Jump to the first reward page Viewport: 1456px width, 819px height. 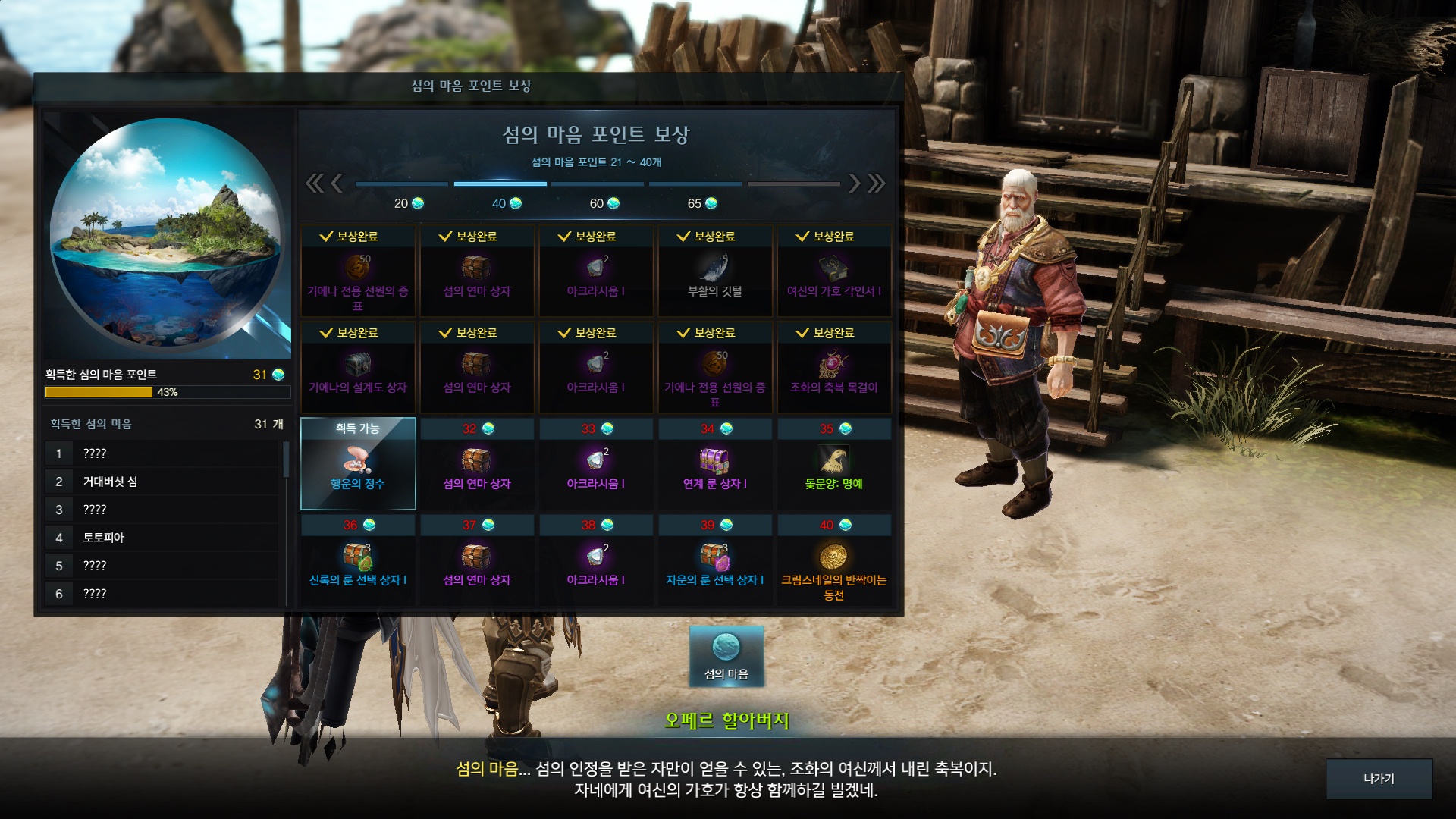(x=314, y=183)
